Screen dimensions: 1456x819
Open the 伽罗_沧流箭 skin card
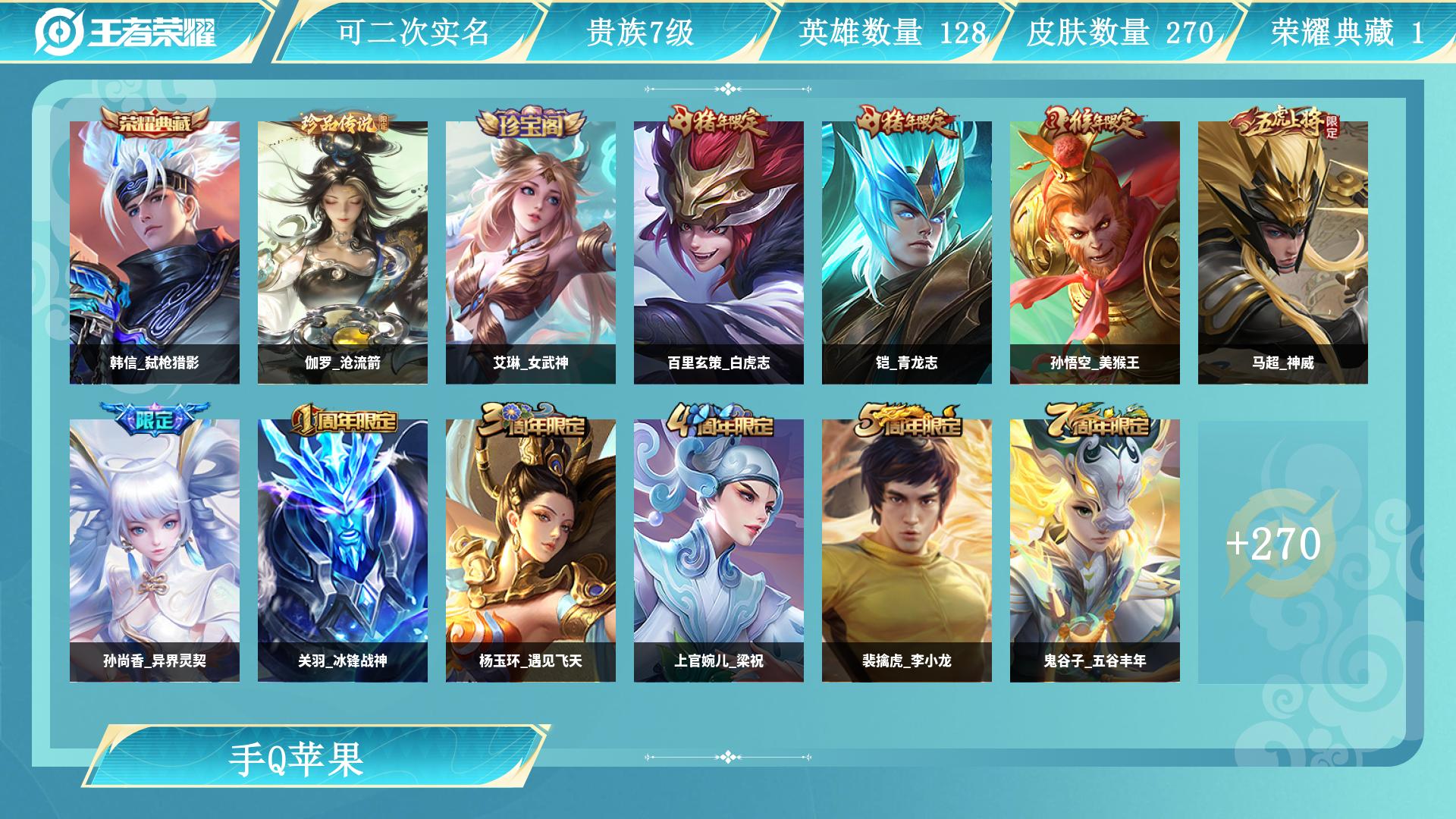(x=343, y=253)
